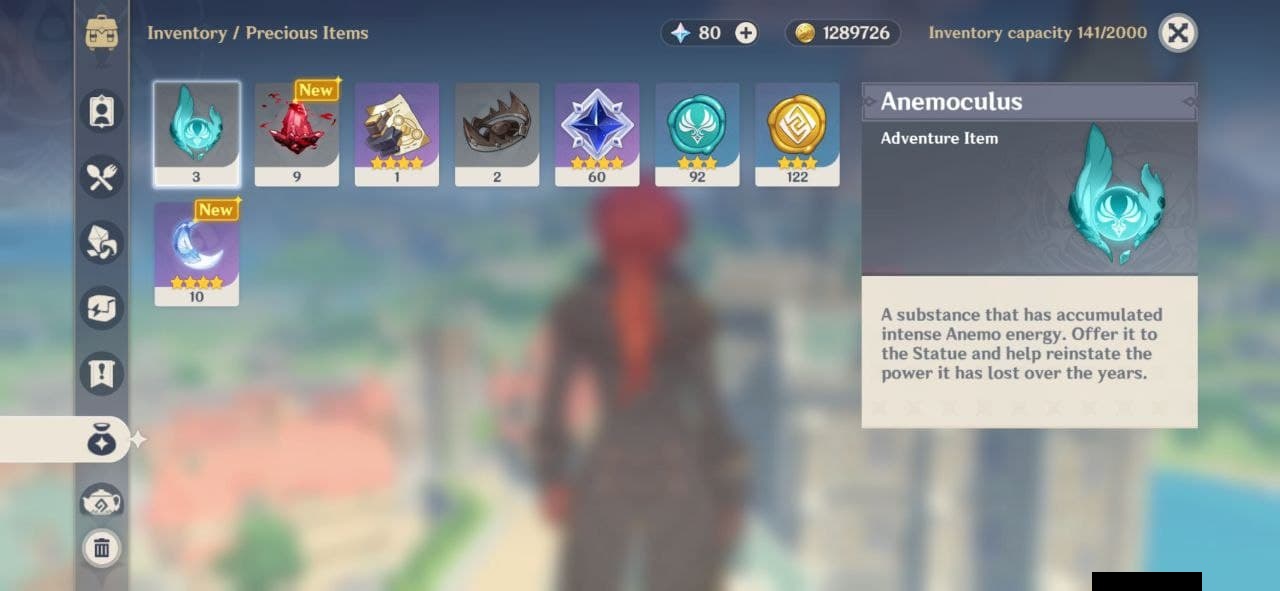Viewport: 1280px width, 591px height.
Task: Pick the blue star crystal with 60
Action: coord(597,134)
